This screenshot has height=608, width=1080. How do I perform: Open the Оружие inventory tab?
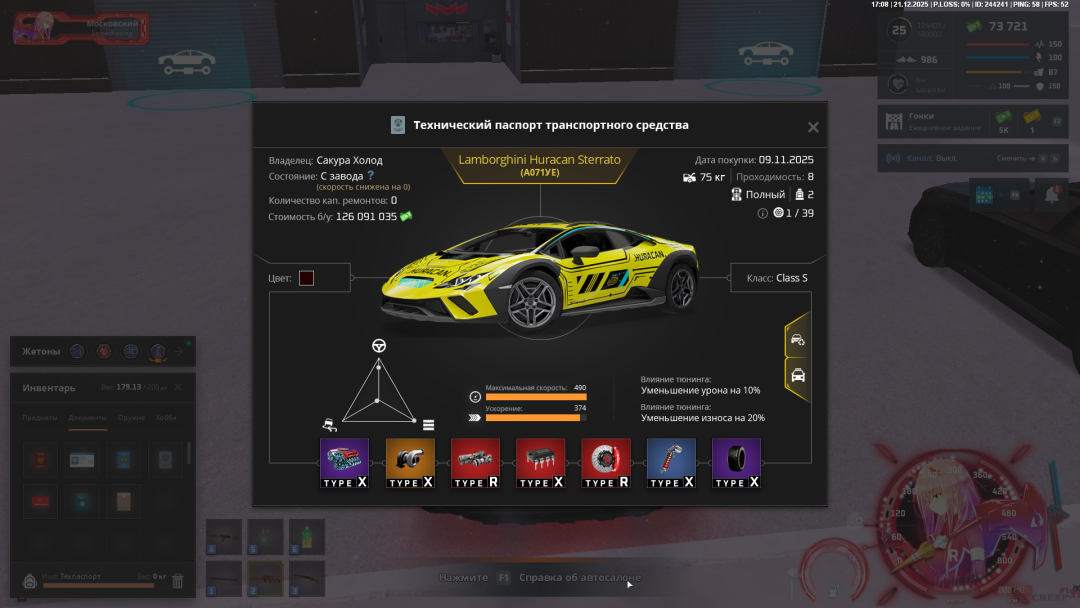[x=131, y=418]
